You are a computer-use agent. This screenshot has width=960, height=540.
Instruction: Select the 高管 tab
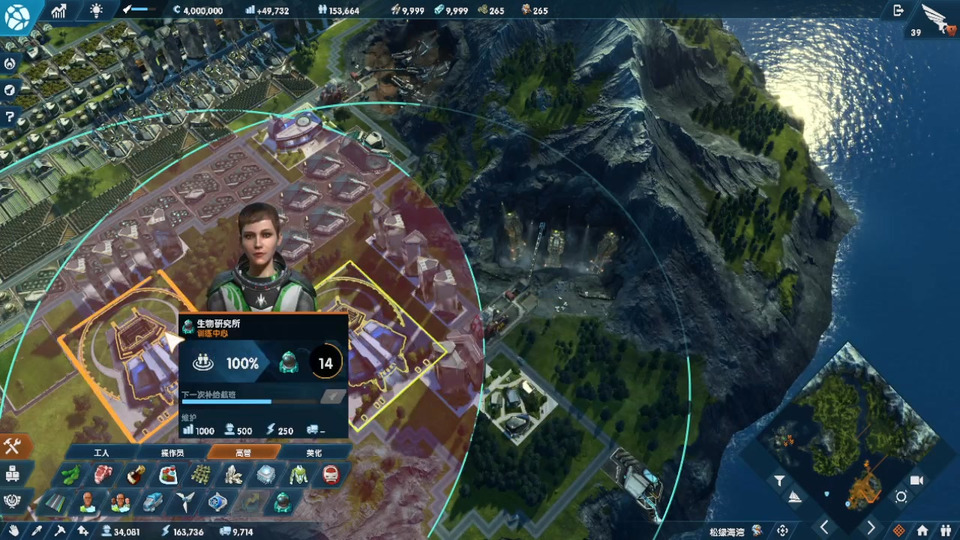pos(243,453)
